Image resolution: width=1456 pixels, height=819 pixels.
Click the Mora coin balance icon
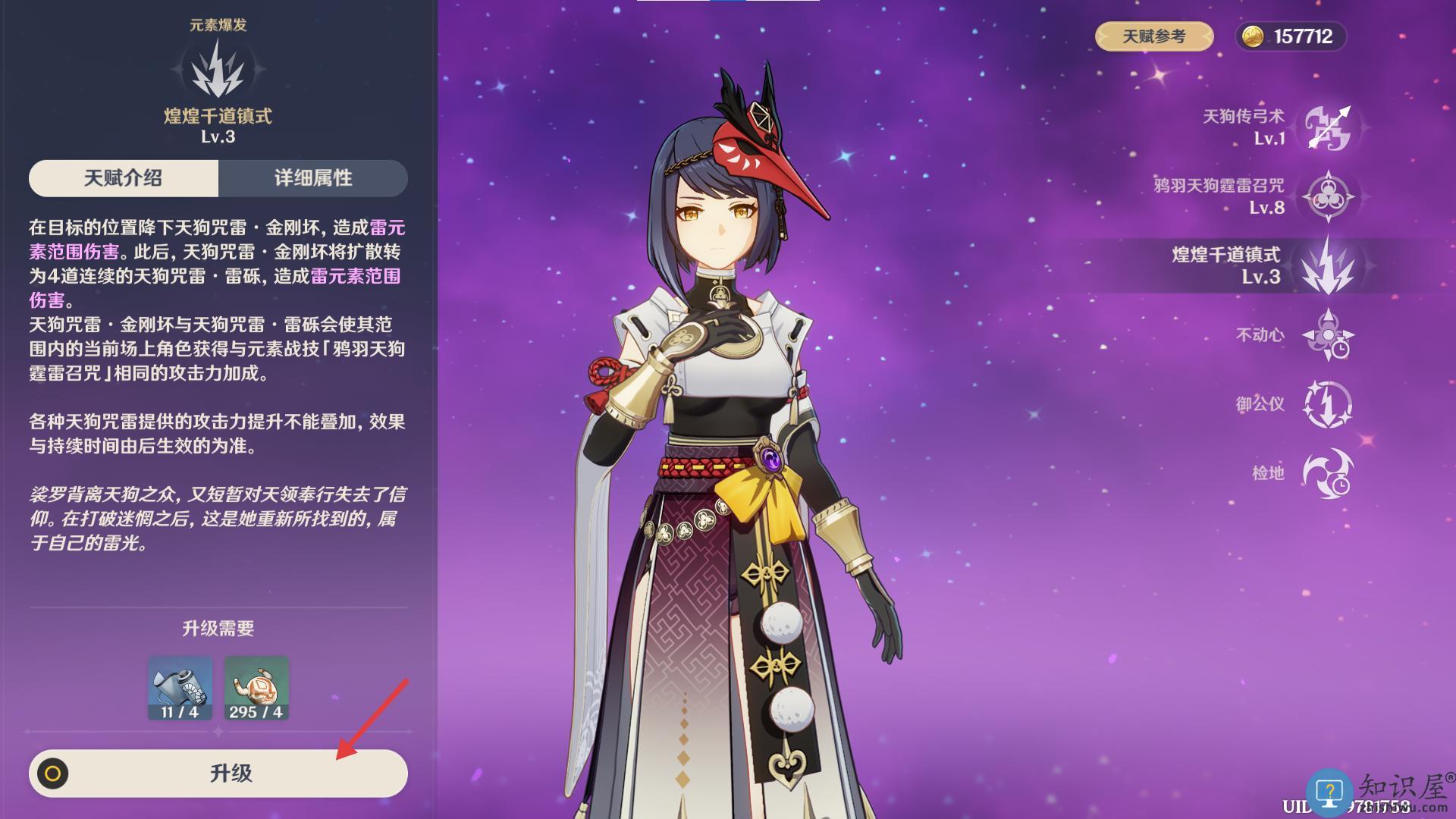pos(1253,36)
